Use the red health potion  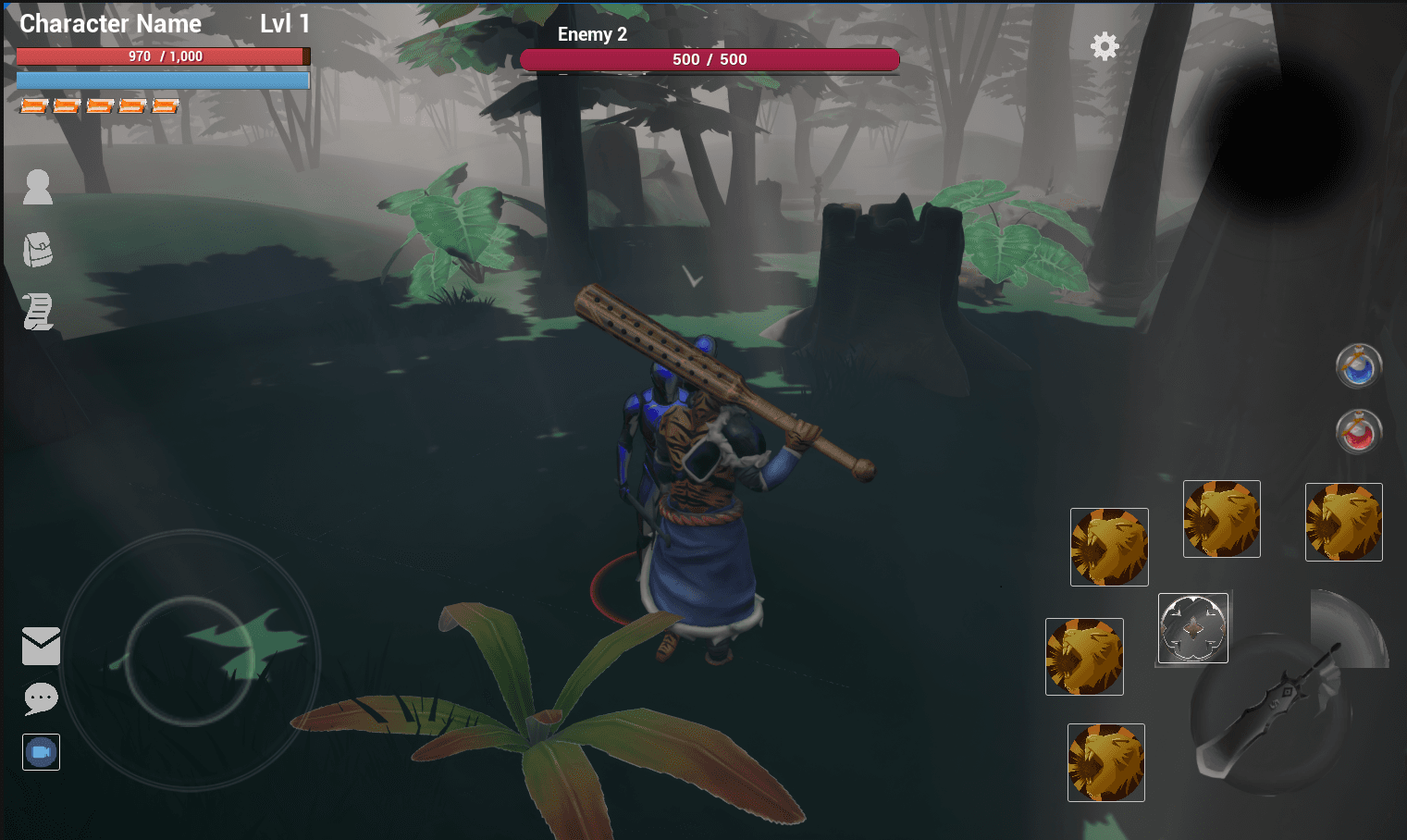click(1358, 431)
